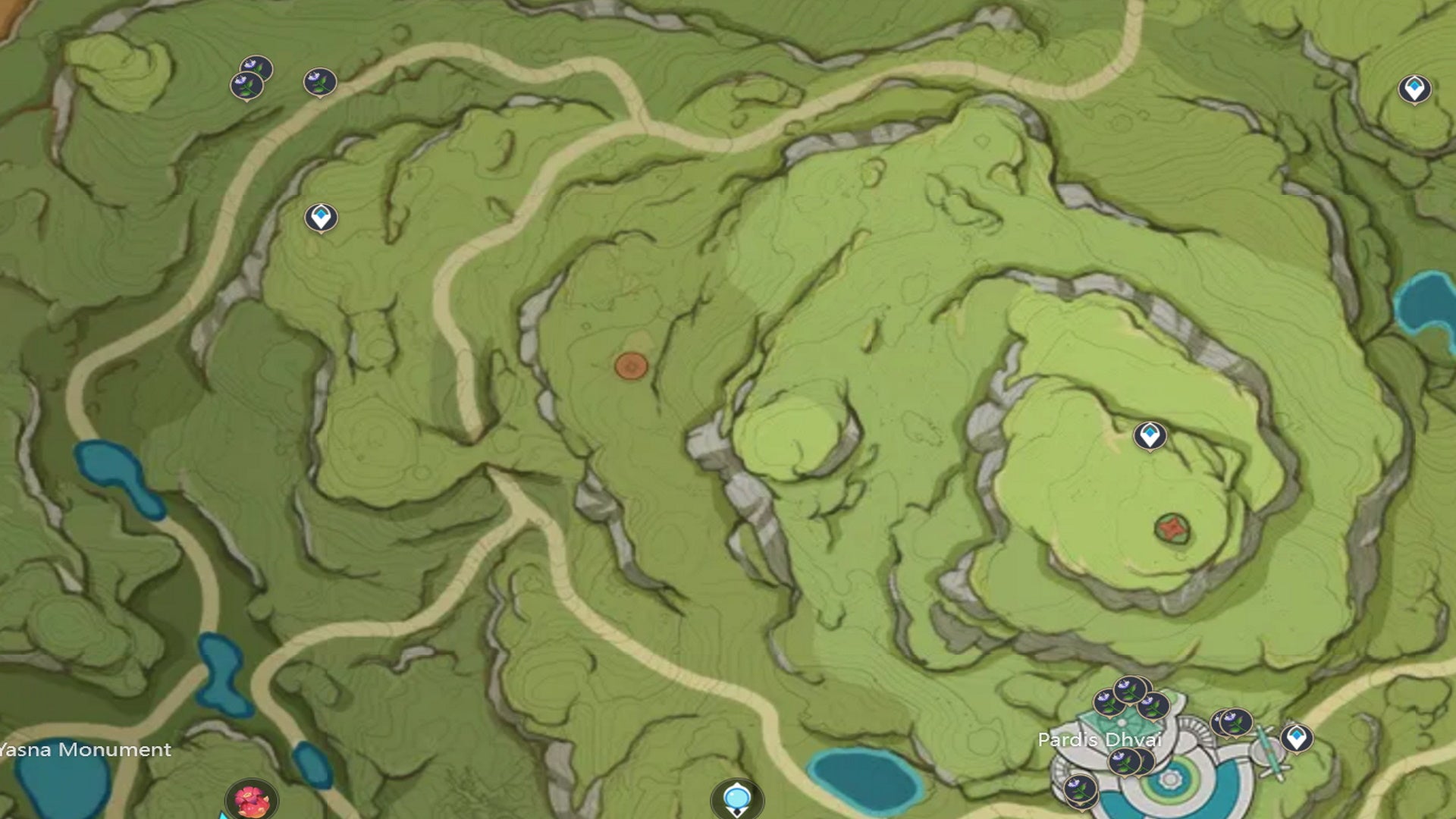Select the teleport waypoint east of Pardis Dhvai
The width and height of the screenshot is (1456, 819).
[1296, 739]
